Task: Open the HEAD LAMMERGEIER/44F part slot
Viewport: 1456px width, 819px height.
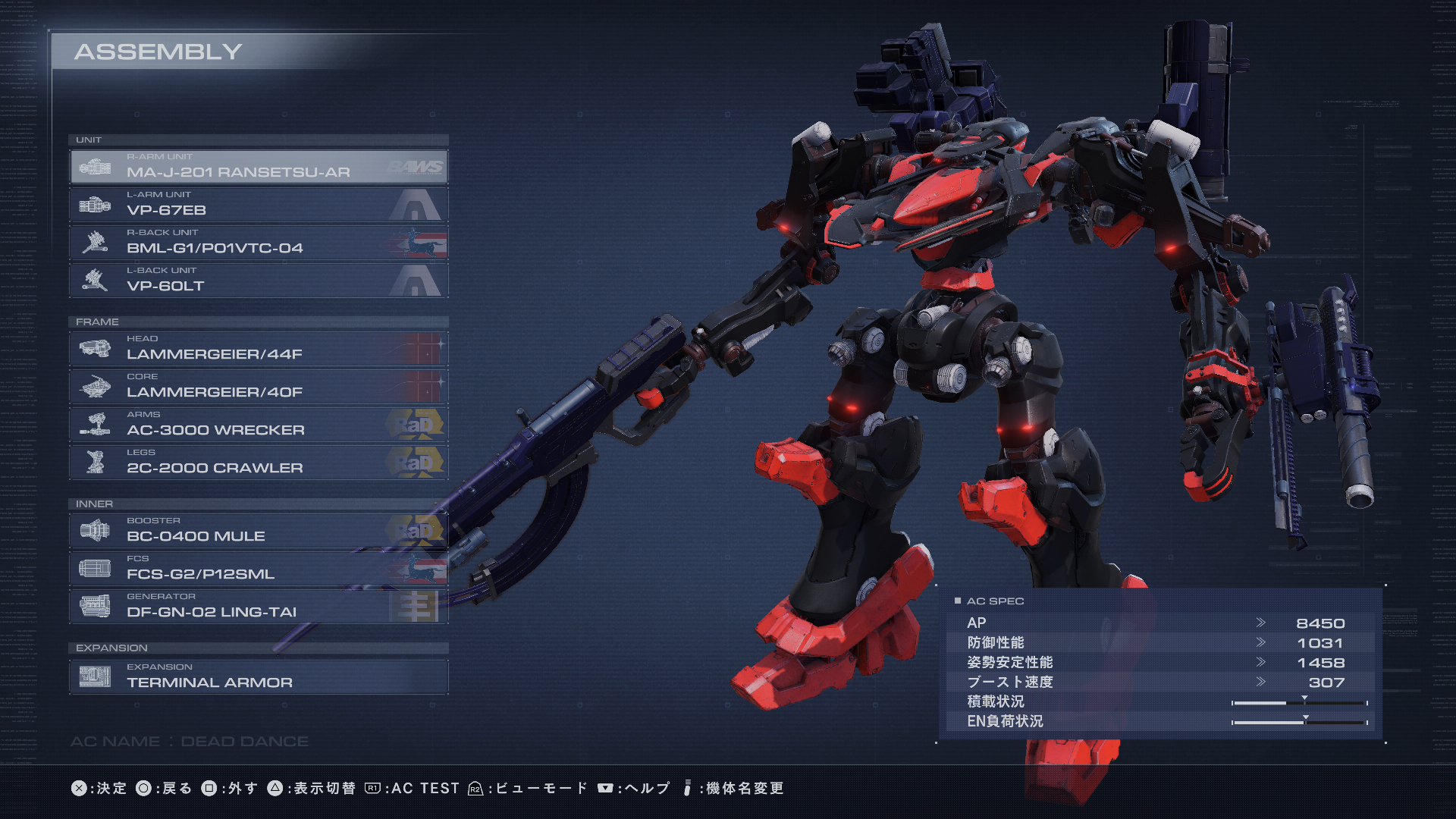Action: tap(258, 349)
